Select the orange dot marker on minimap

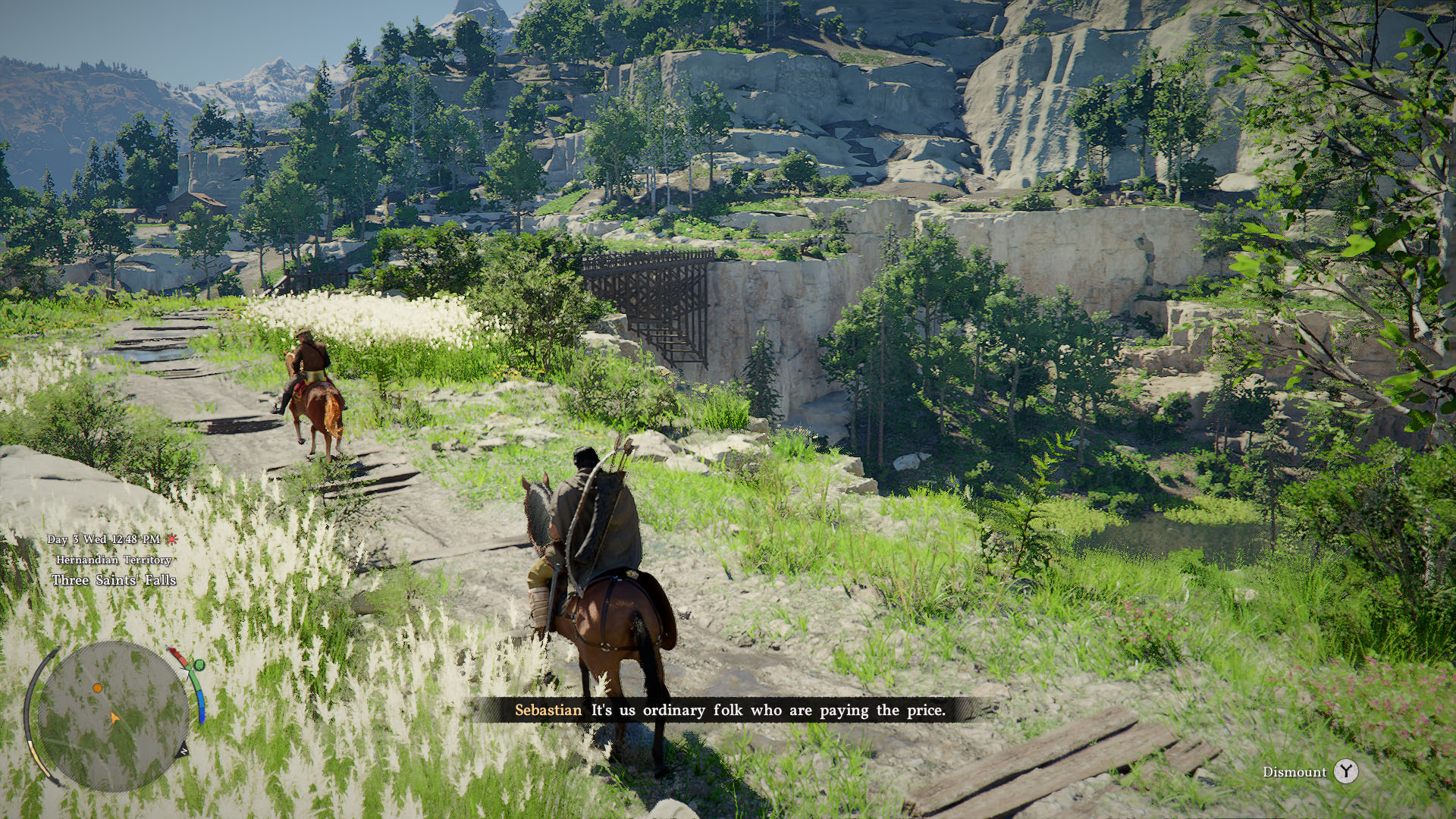coord(98,688)
